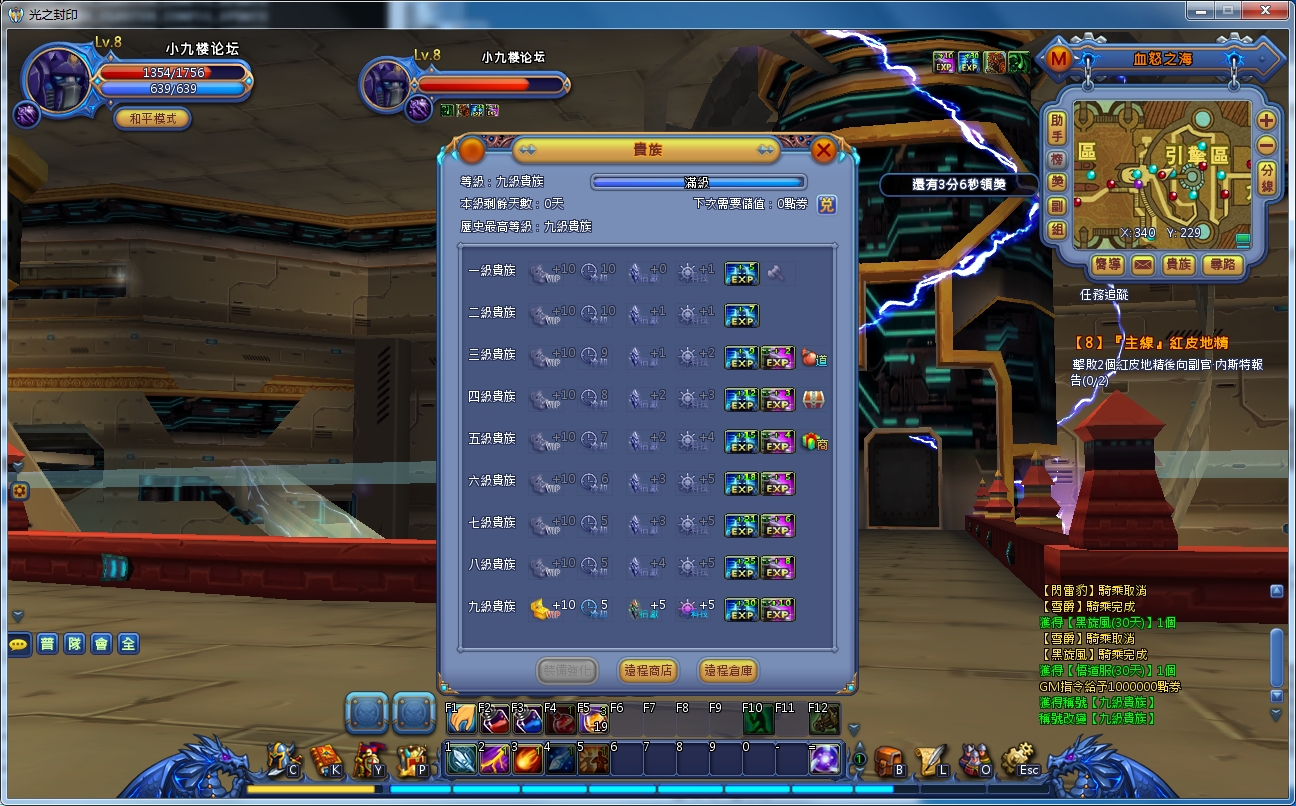Viewport: 1296px width, 806px height.
Task: Zoom in the minimap with plus button
Action: coord(1266,120)
